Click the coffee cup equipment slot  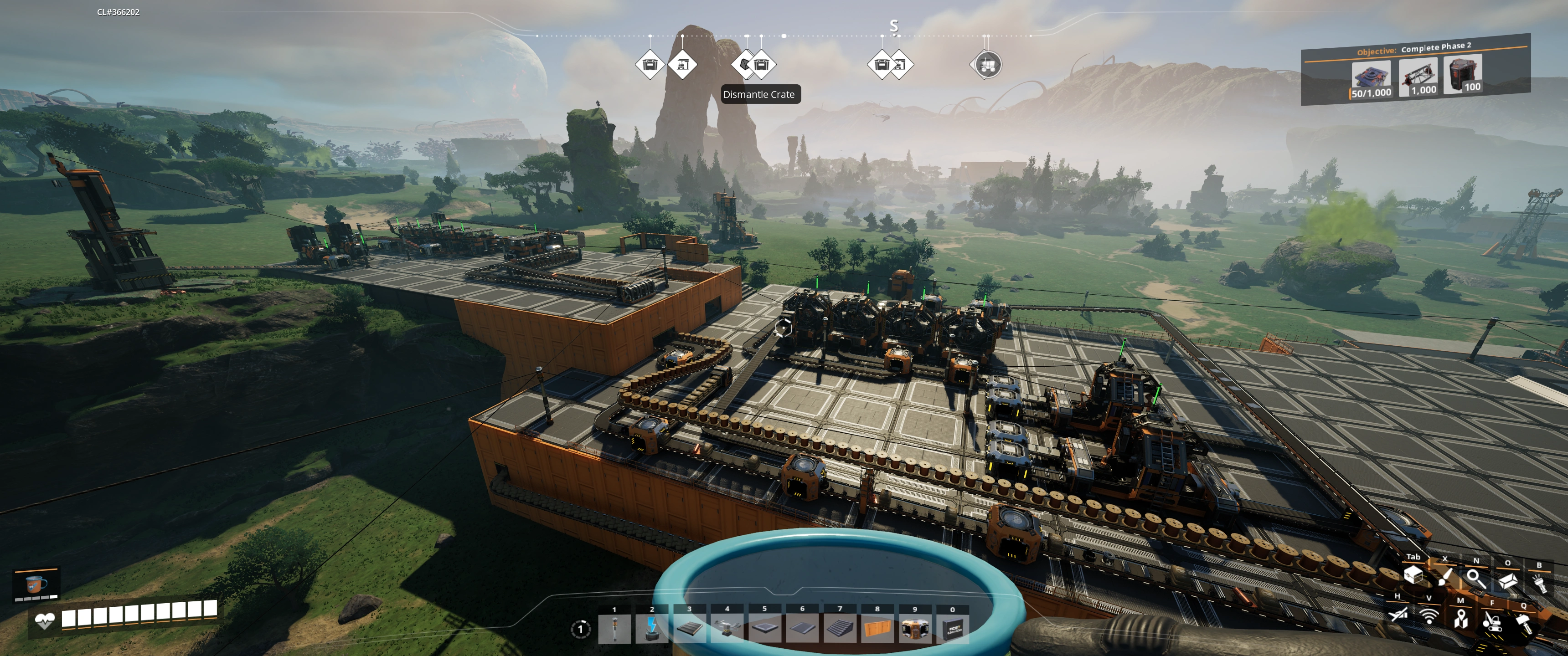click(x=36, y=585)
